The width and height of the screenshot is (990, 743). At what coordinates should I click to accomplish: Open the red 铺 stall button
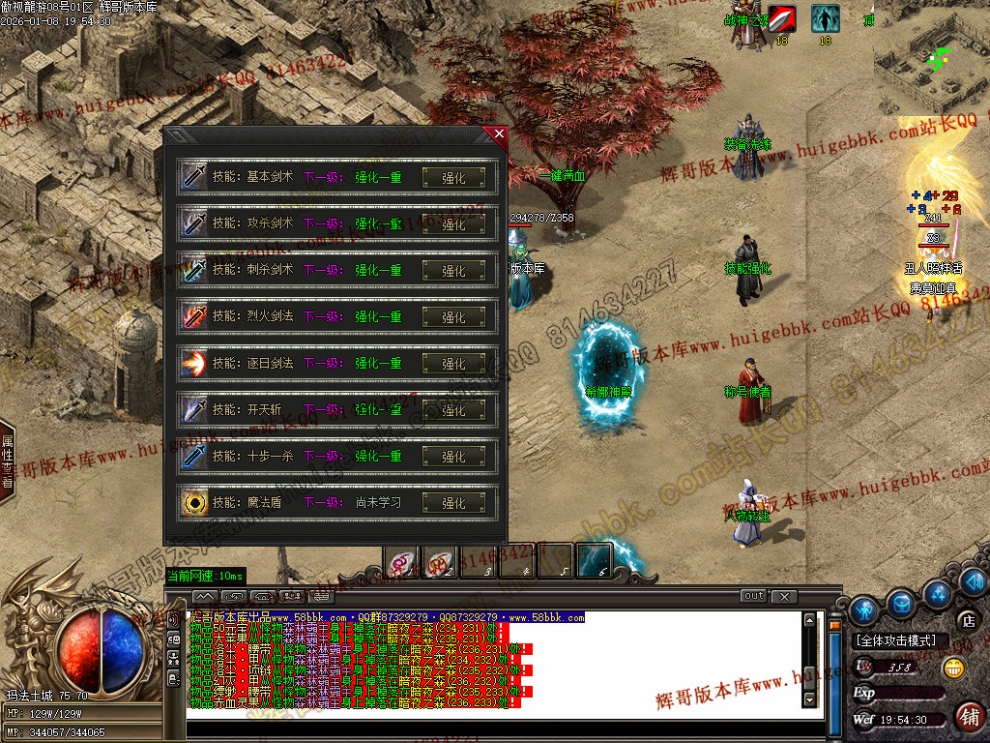tap(969, 716)
